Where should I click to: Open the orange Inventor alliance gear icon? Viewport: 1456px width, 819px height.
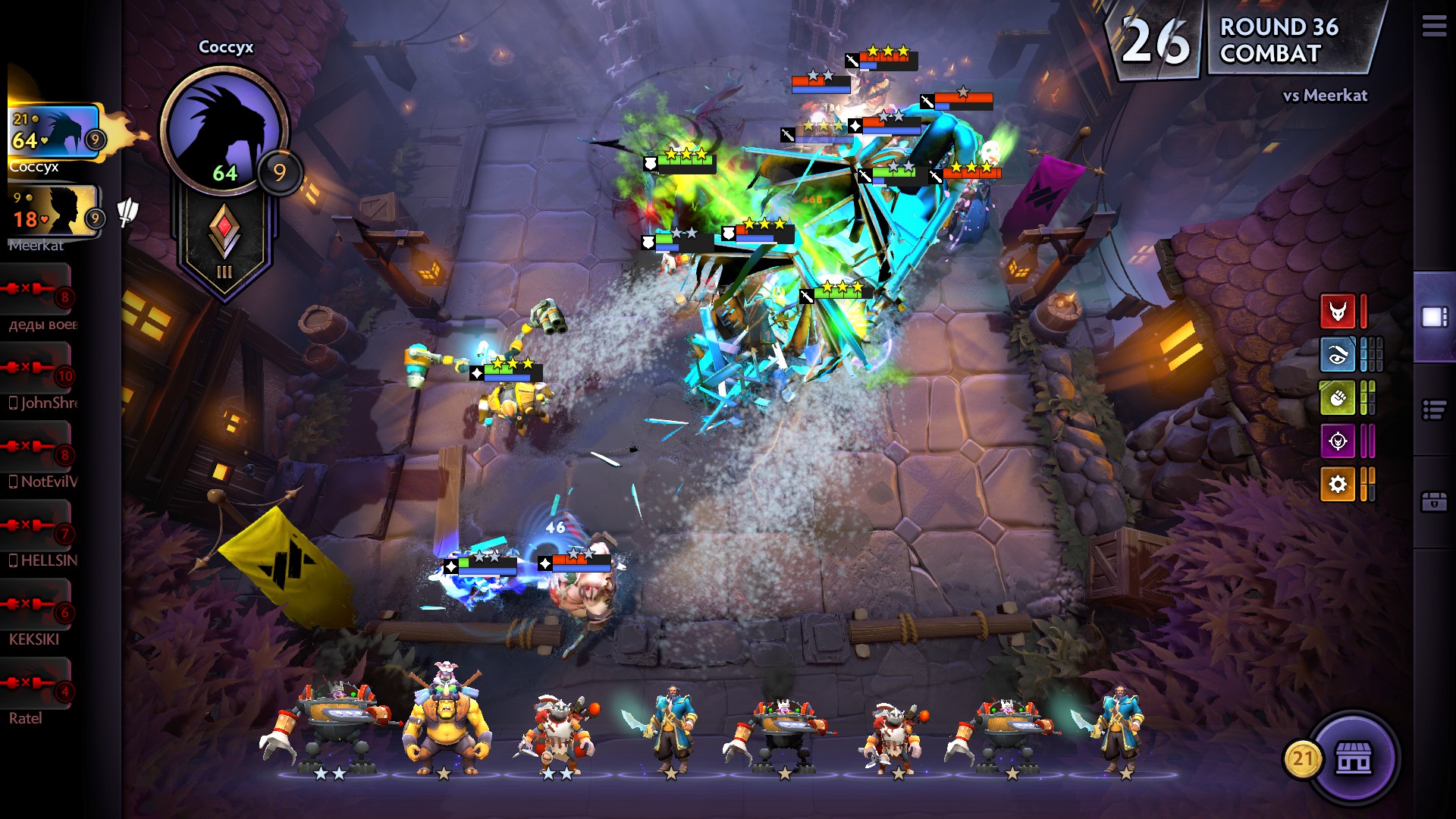point(1337,485)
